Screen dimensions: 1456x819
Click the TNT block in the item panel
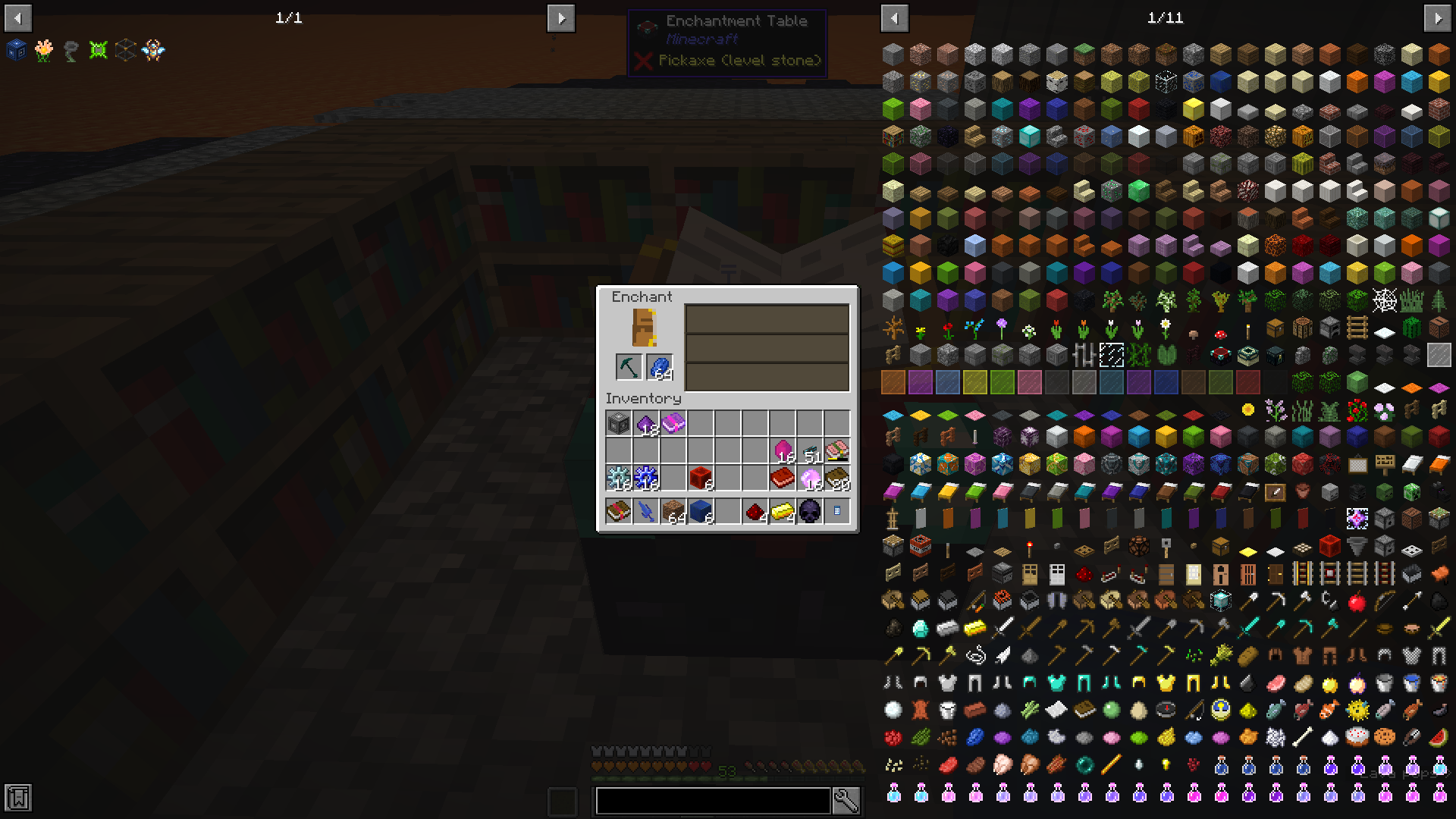point(919,545)
